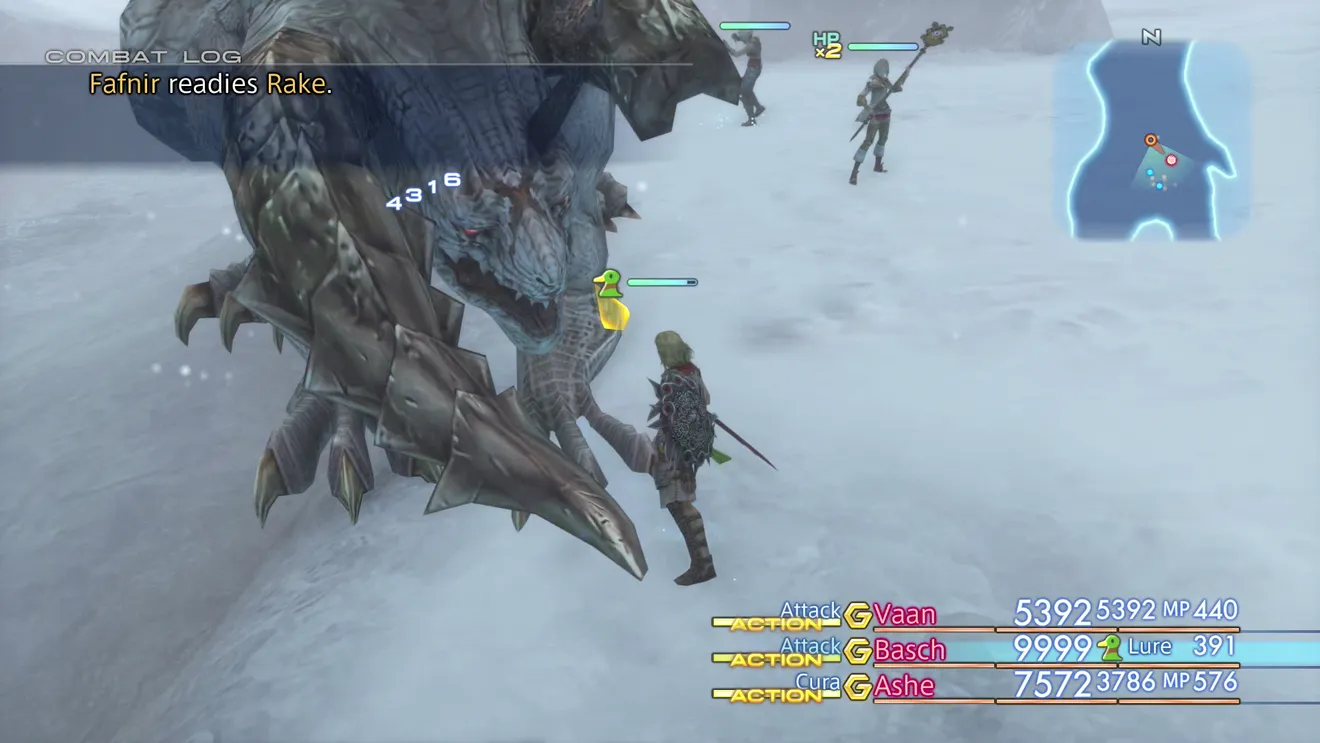Select Ashe in the party list
The width and height of the screenshot is (1320, 743).
tap(904, 686)
